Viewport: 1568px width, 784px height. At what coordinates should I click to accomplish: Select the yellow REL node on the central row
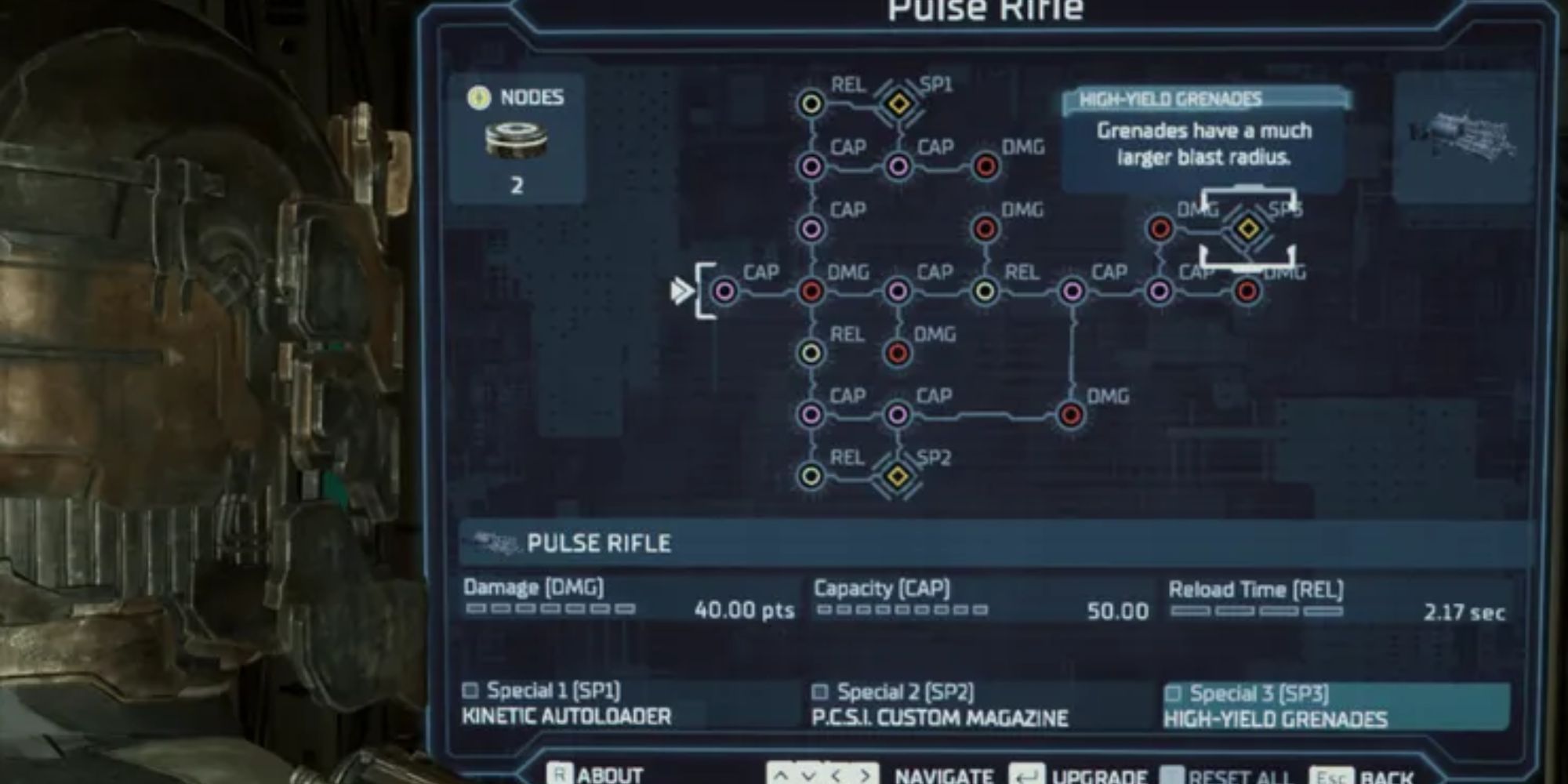986,292
